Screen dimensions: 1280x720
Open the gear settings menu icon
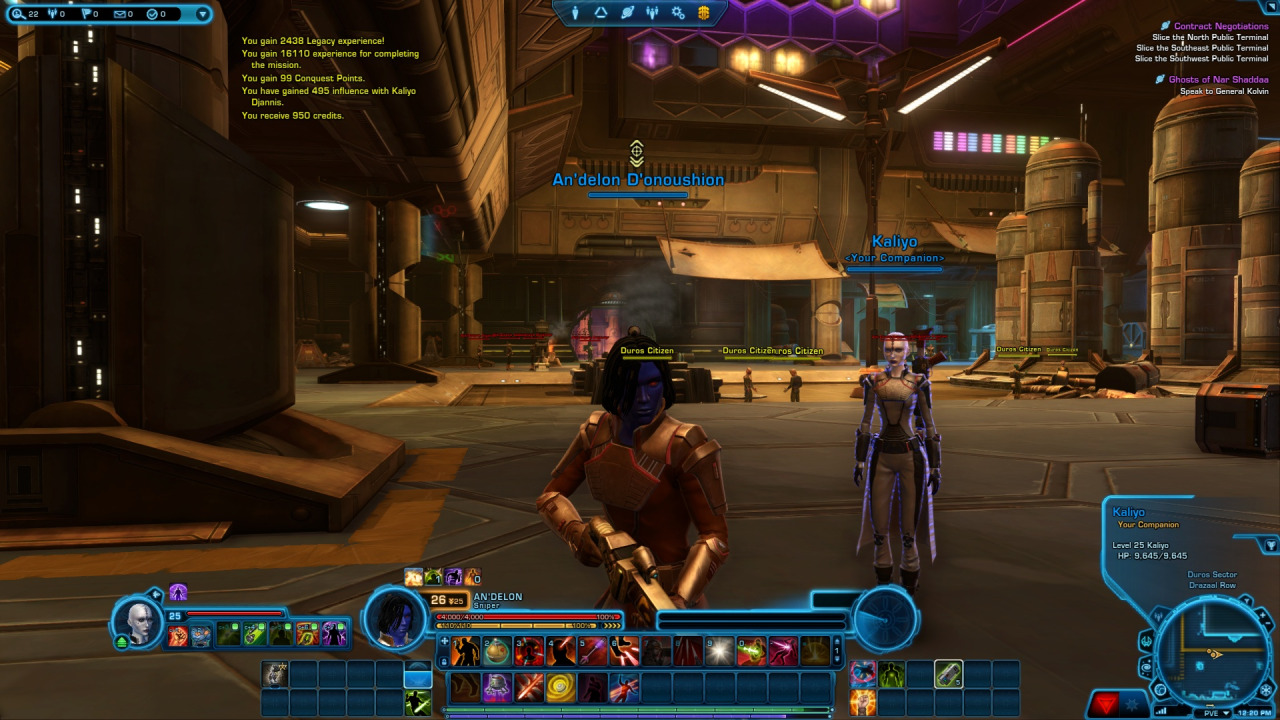[678, 13]
